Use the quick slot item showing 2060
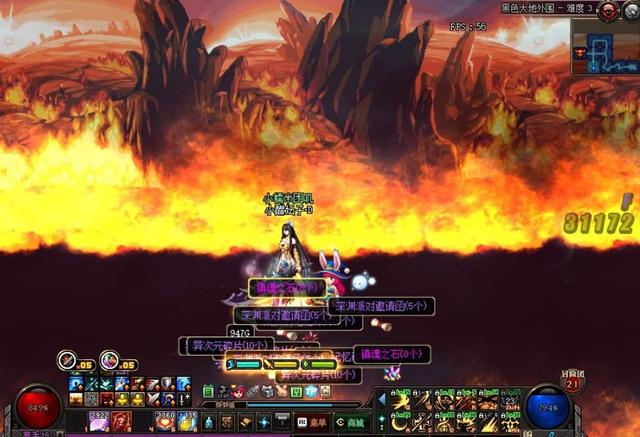 164,421
